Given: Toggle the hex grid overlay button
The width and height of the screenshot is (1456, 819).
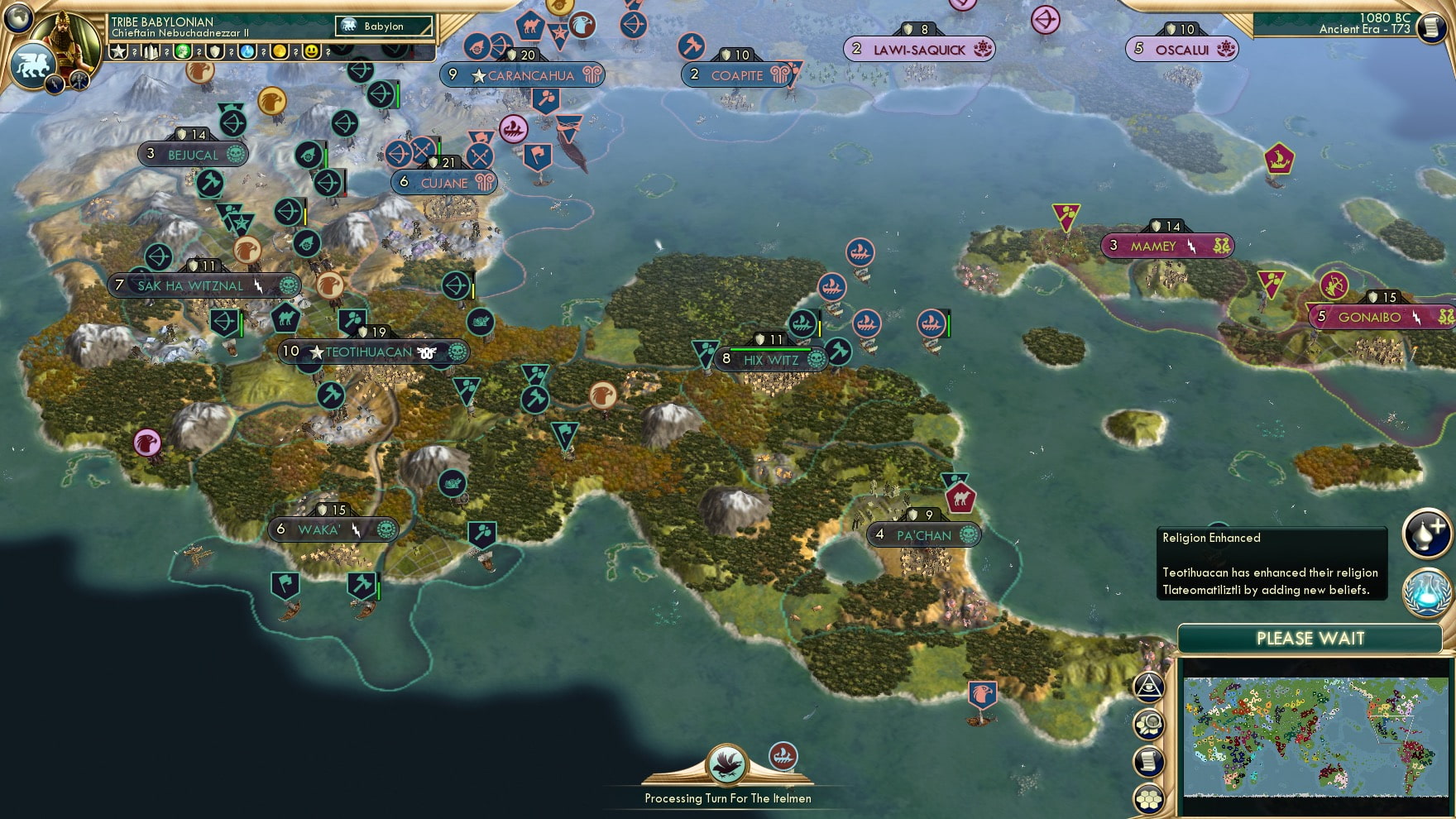Looking at the screenshot, I should 1148,797.
